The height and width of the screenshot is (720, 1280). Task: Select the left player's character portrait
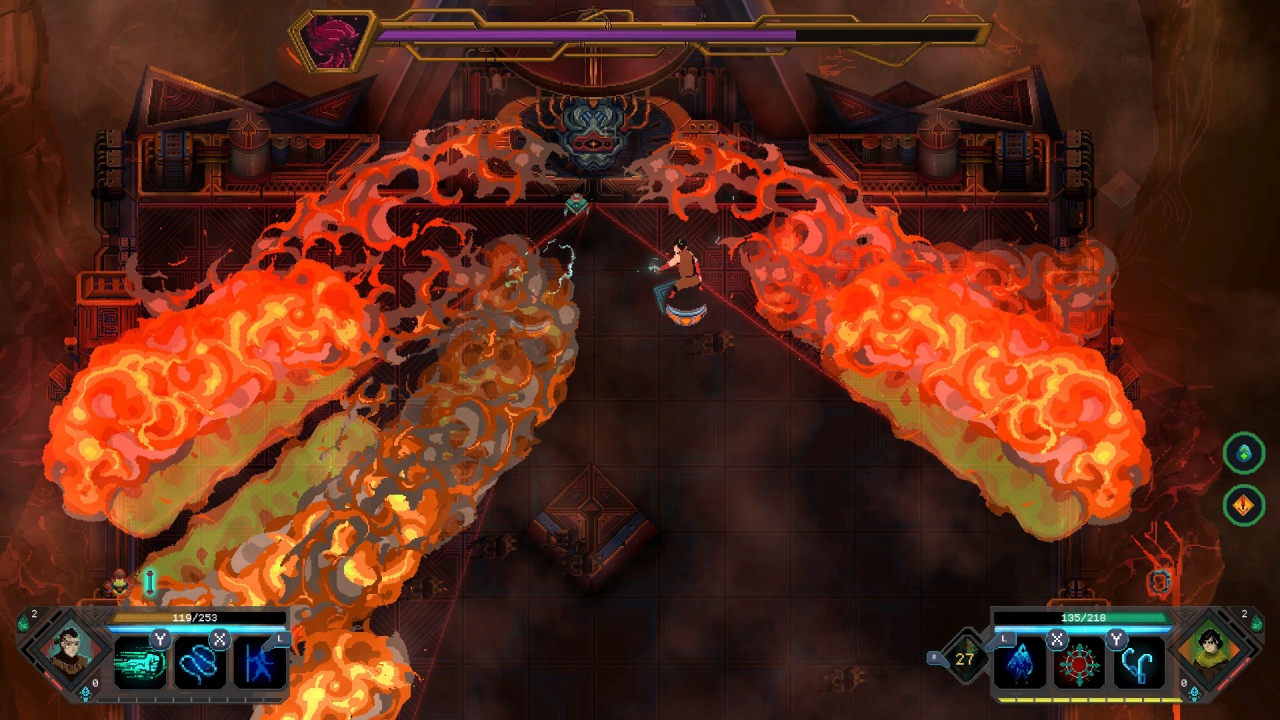pos(70,655)
